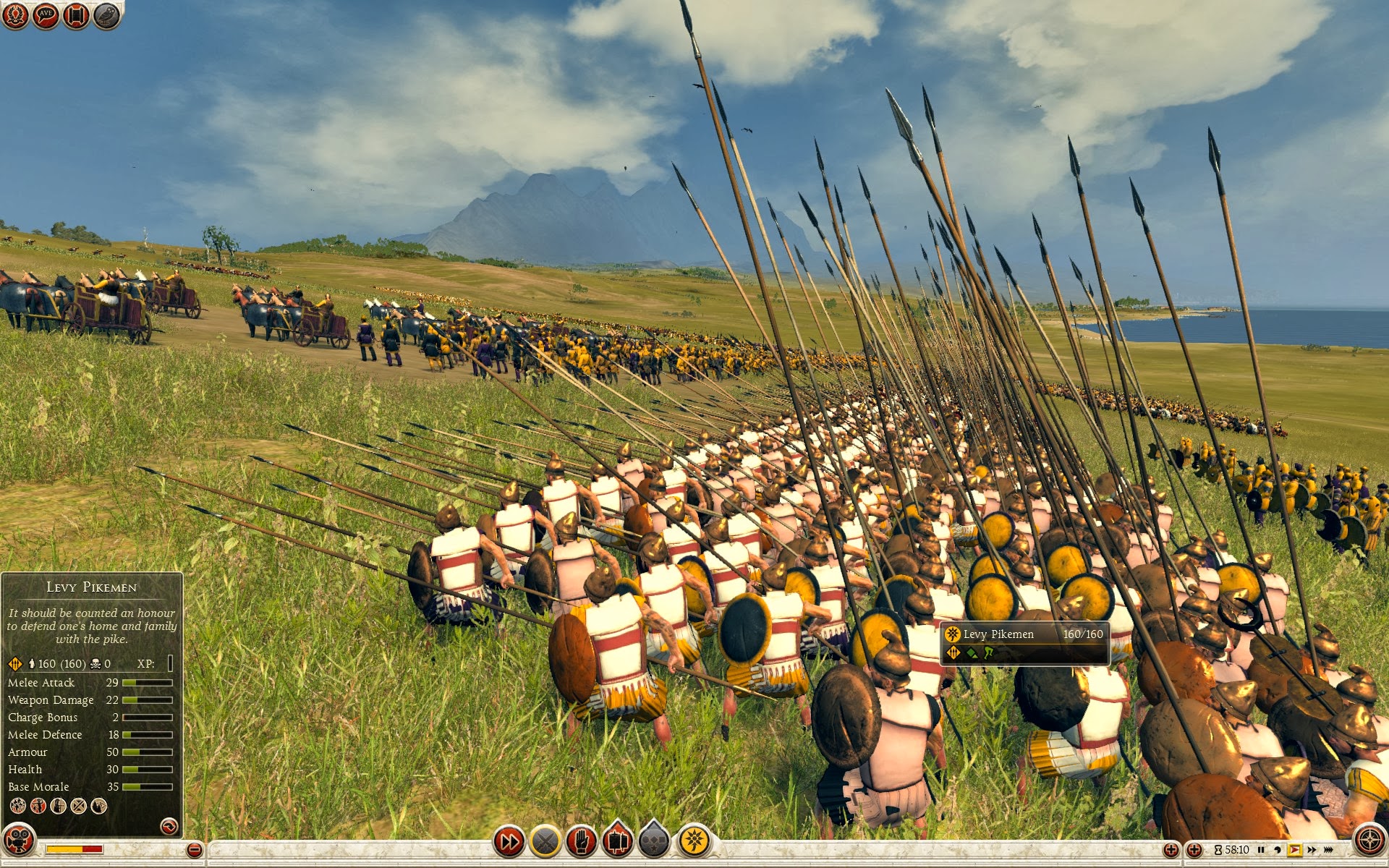Toggle run with the double-arrow button
The height and width of the screenshot is (868, 1389).
[509, 842]
